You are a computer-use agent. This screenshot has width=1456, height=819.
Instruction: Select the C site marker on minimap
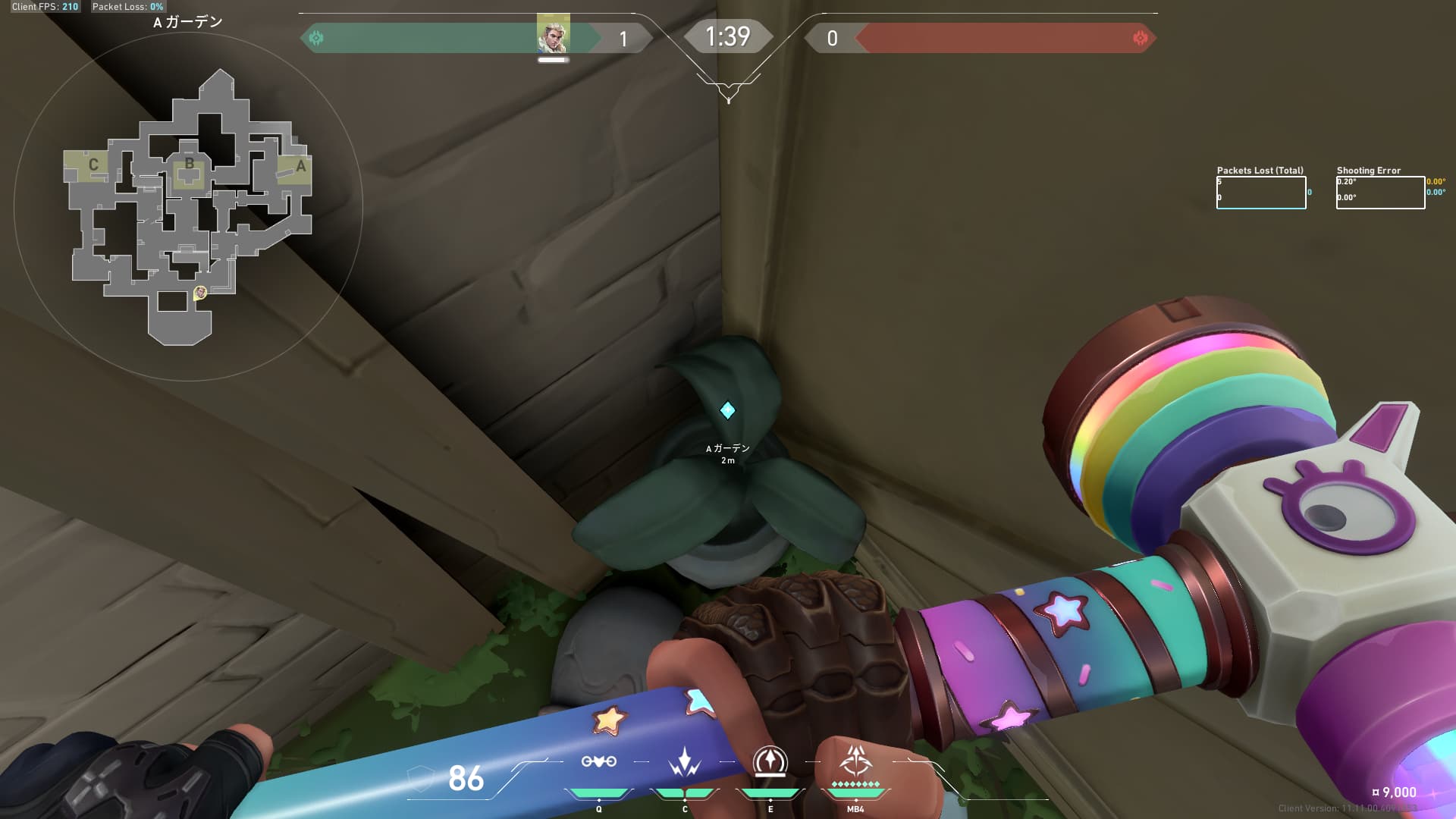(93, 165)
